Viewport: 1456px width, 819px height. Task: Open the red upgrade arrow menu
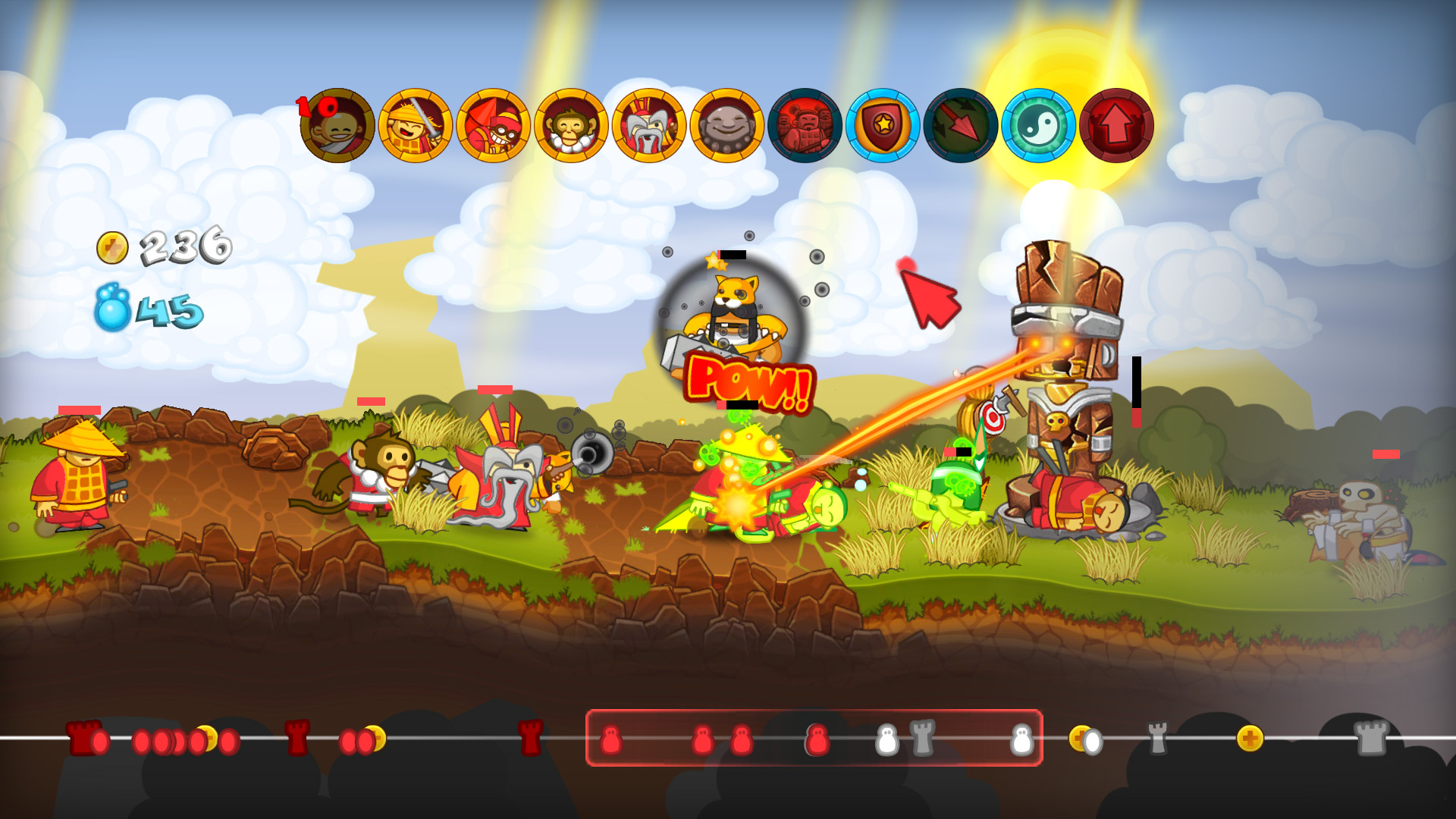[1116, 125]
